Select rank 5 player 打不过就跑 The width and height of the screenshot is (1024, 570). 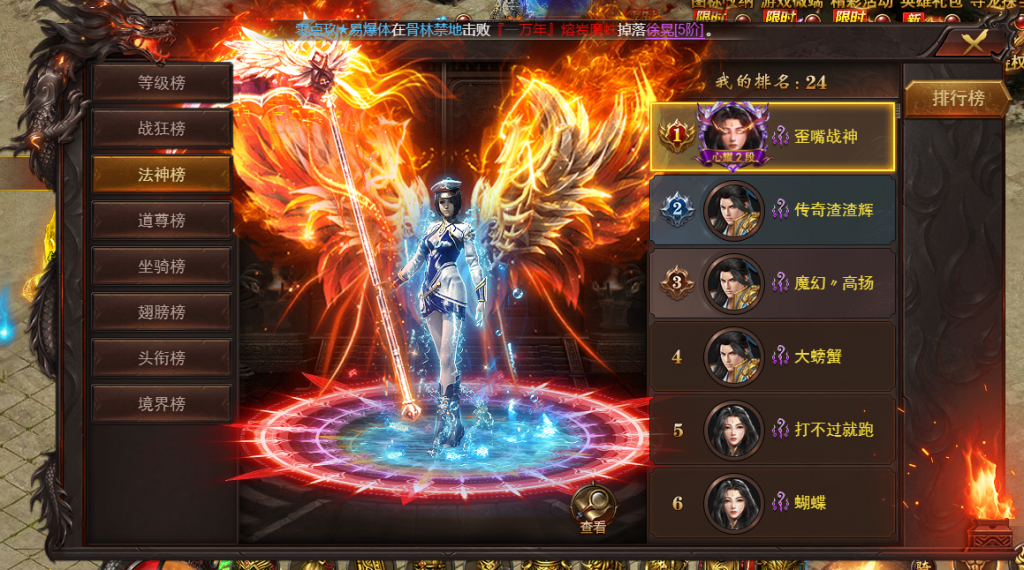772,430
